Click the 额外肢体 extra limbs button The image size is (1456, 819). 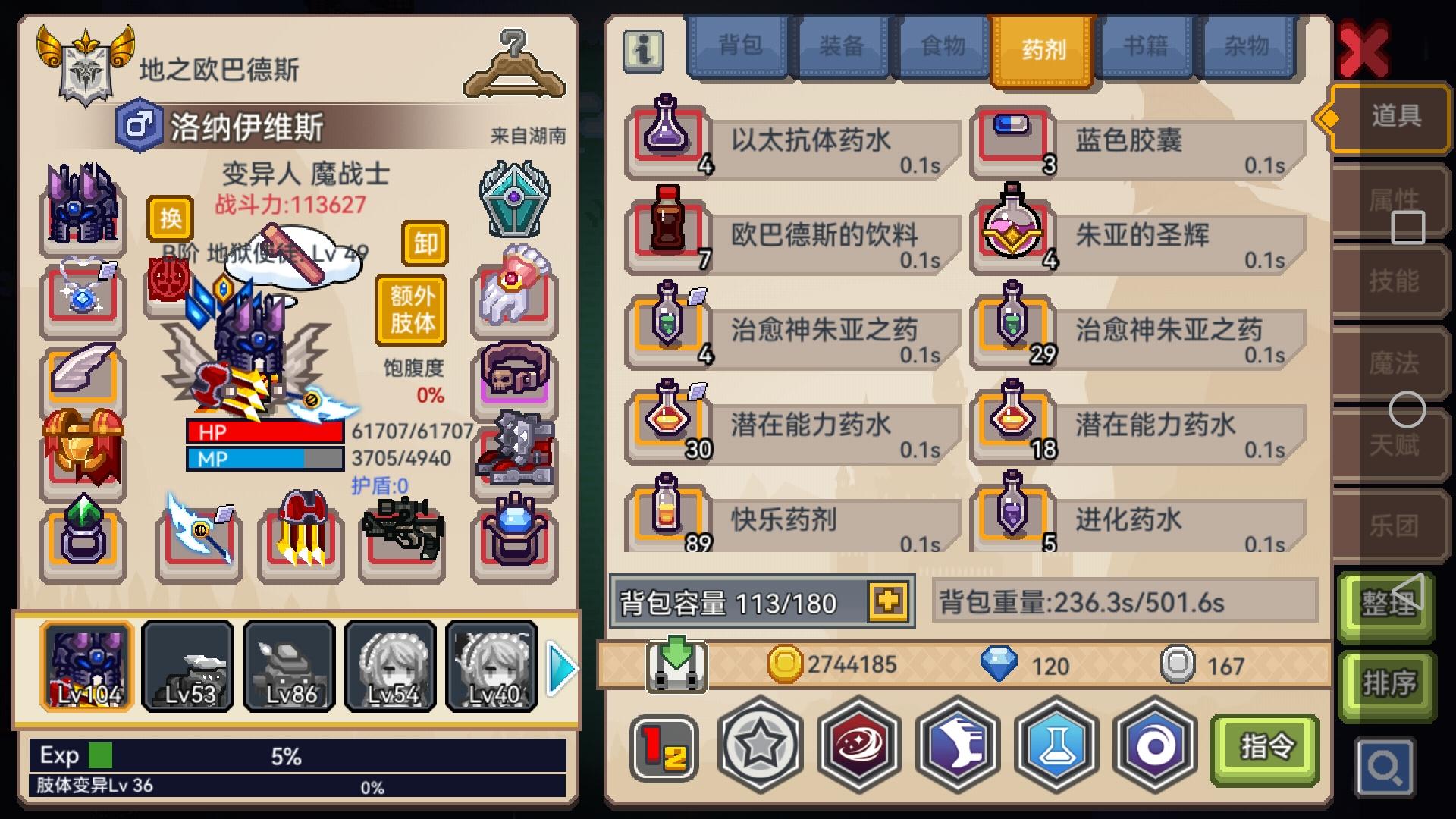409,309
